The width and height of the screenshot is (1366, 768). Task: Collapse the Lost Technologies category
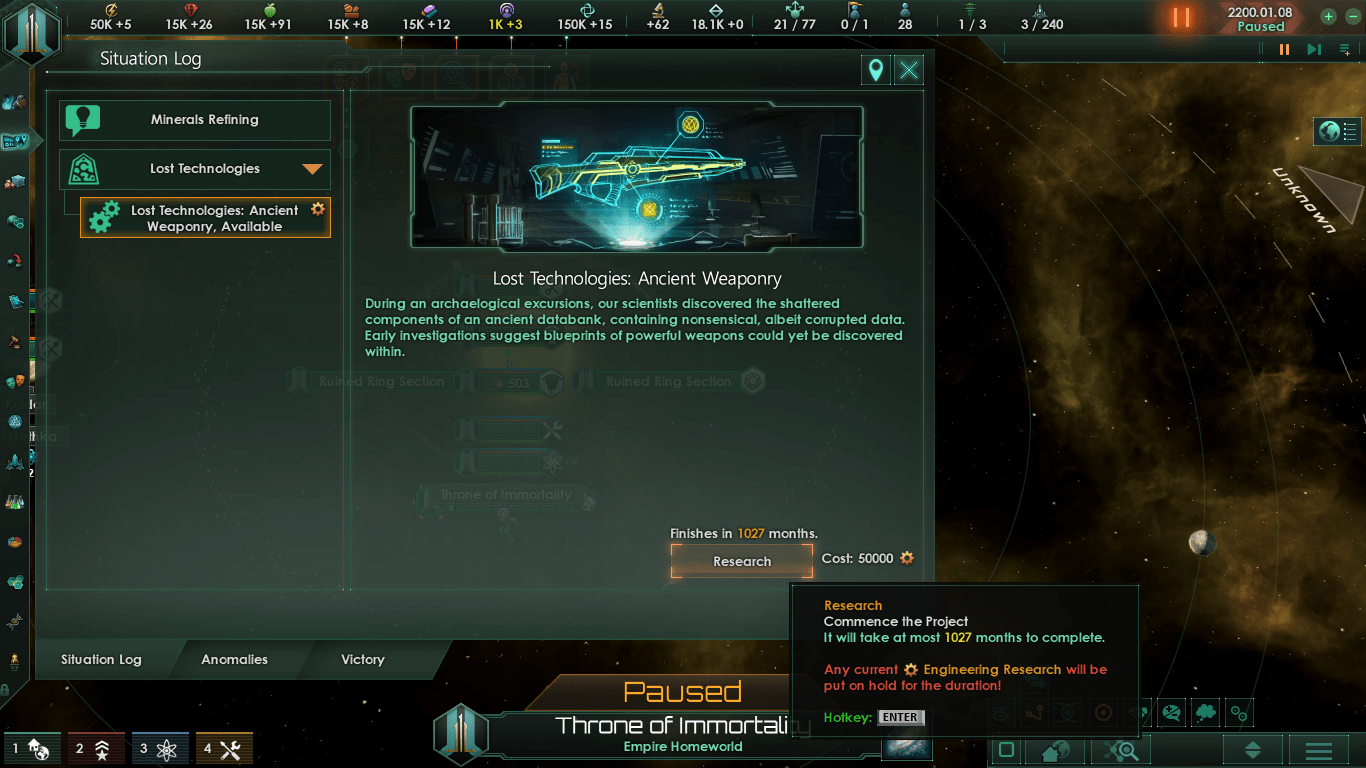(x=313, y=169)
